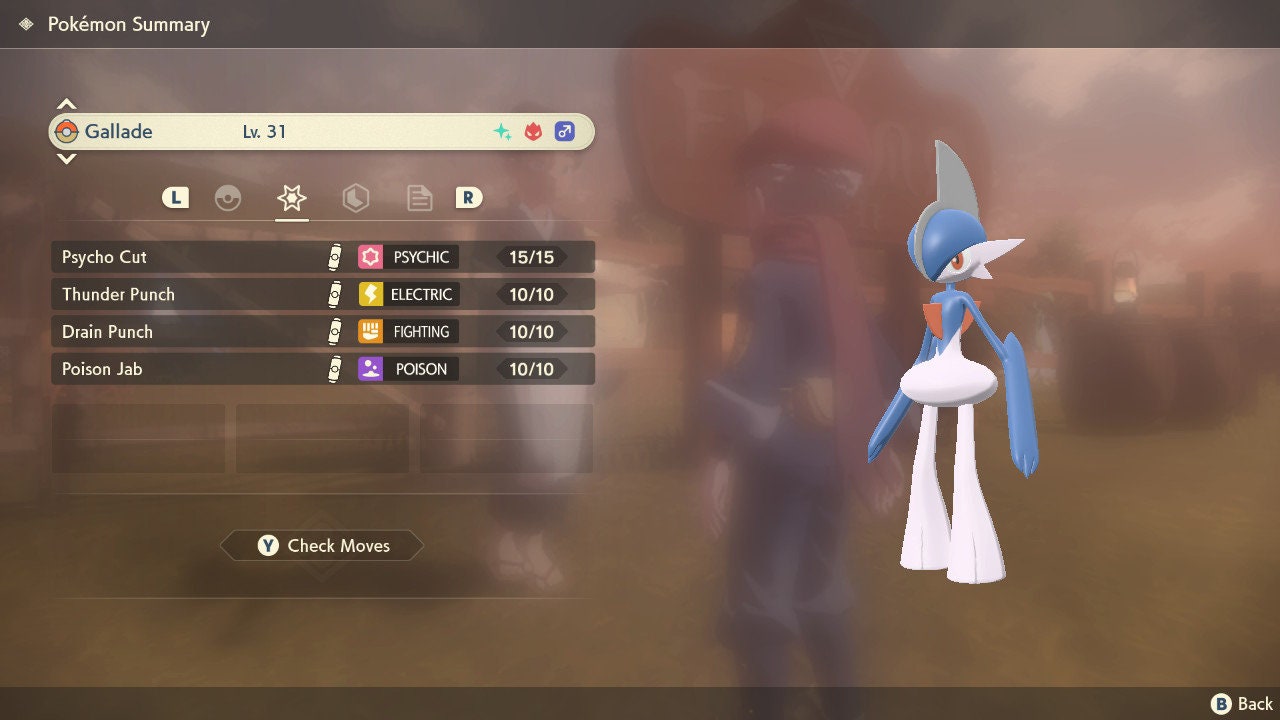The width and height of the screenshot is (1280, 720).
Task: Expand to the next Pokémon with the down arrow
Action: tap(66, 158)
